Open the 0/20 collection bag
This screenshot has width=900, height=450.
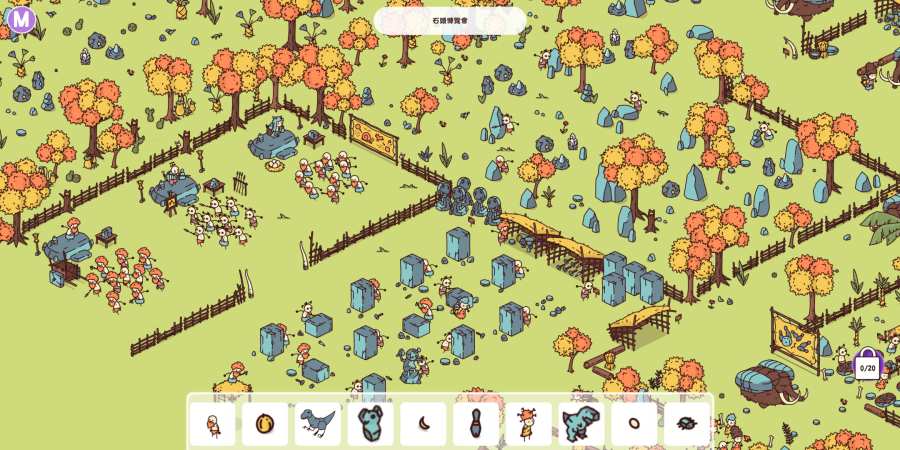867,364
